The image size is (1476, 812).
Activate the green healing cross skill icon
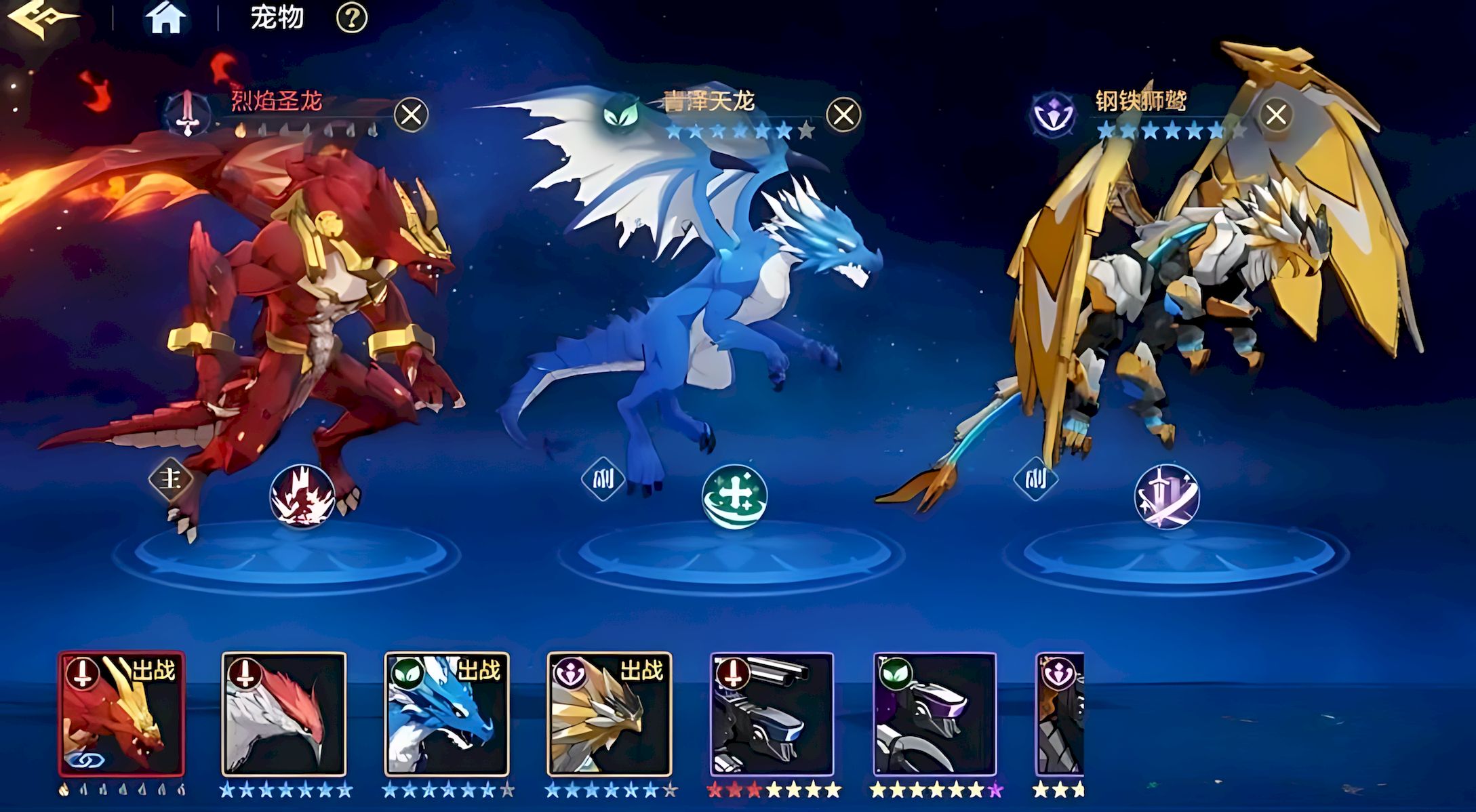point(734,497)
